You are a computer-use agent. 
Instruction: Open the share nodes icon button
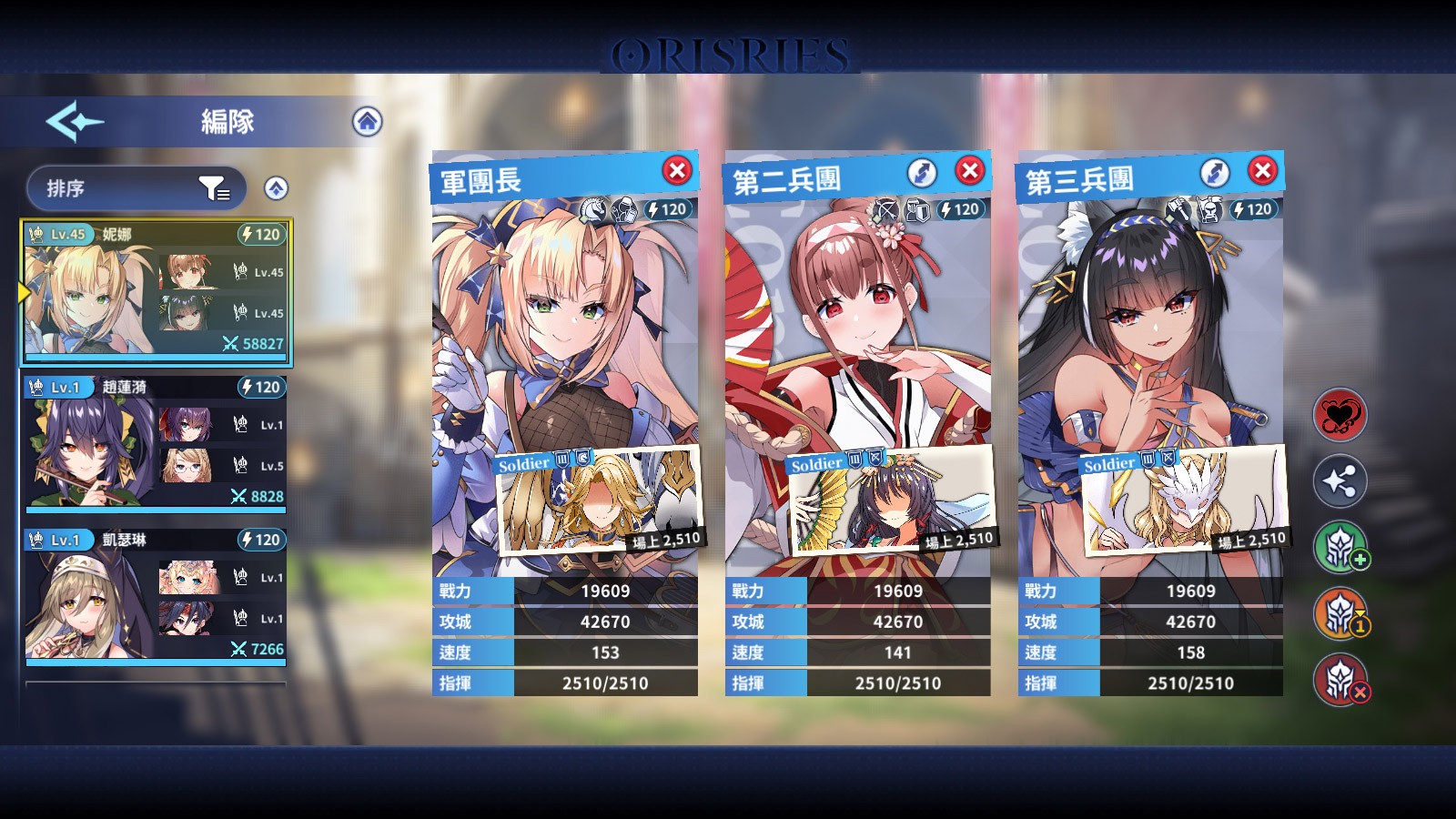1340,481
